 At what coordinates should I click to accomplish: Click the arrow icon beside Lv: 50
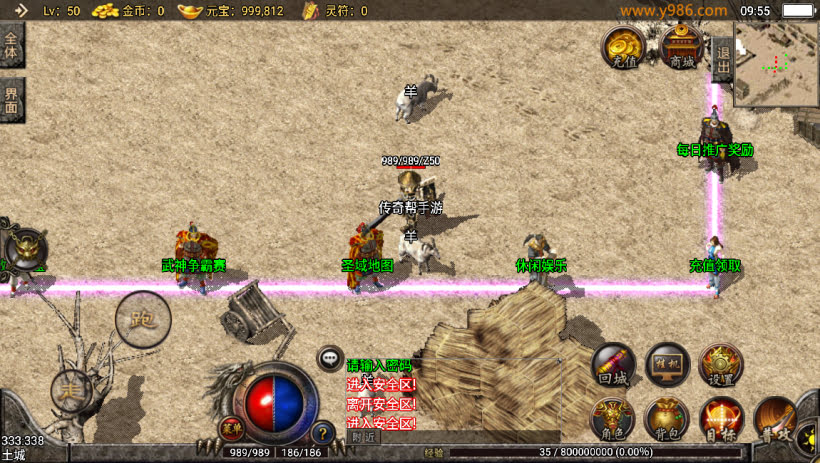14,10
